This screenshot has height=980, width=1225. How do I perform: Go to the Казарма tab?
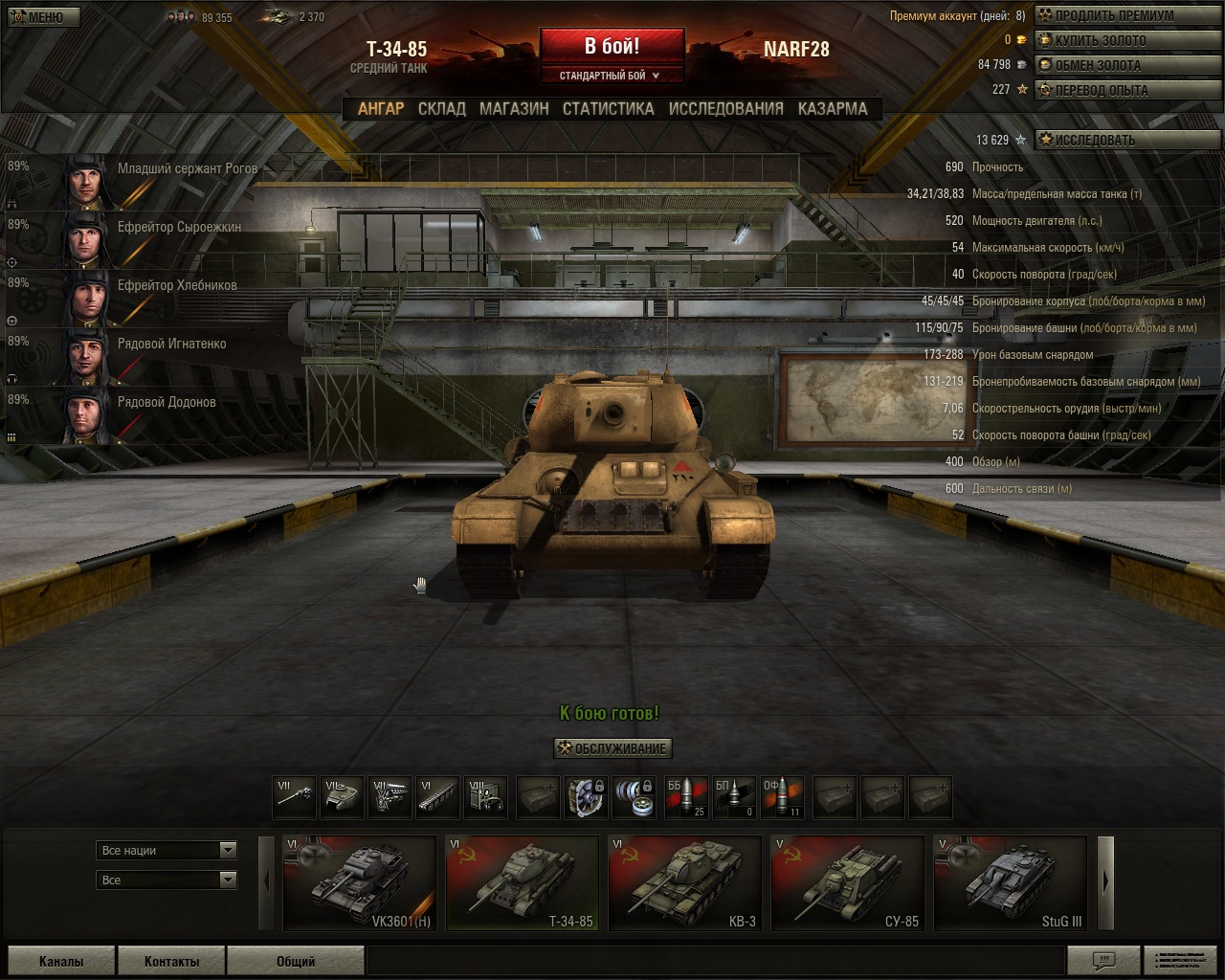tap(833, 109)
